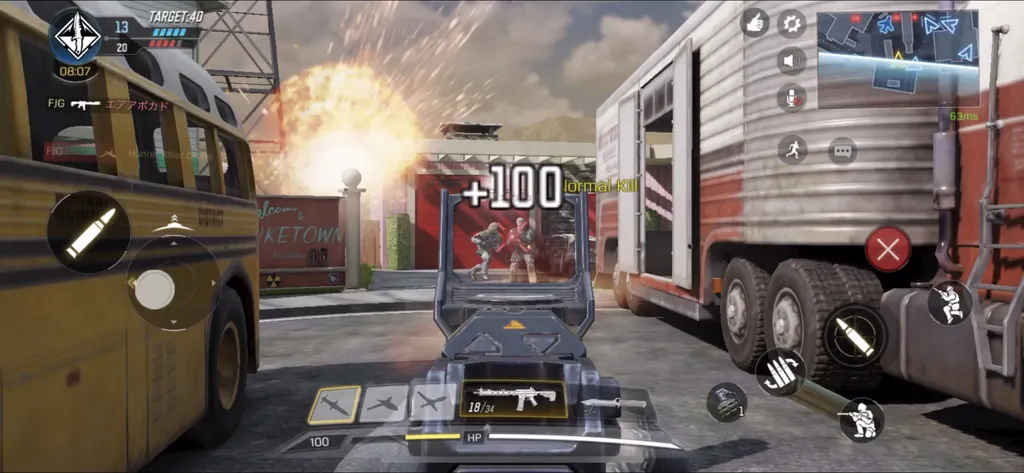Viewport: 1024px width, 473px height.
Task: Tap the virtual movement joystick
Action: [x=155, y=290]
